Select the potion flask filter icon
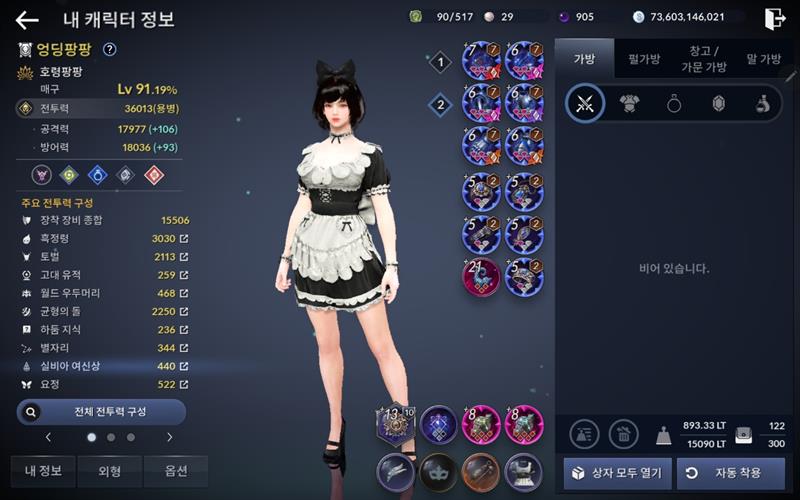This screenshot has width=800, height=500. [x=762, y=103]
